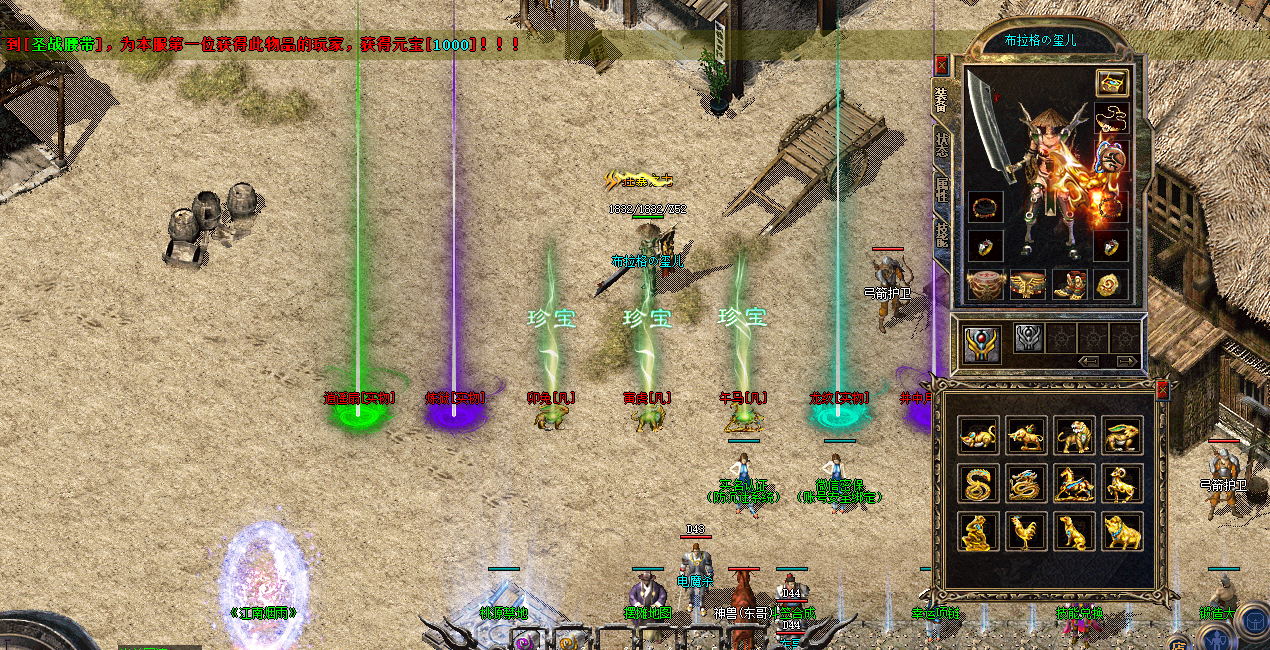Pick the golden tiger zodiac statue
Image resolution: width=1270 pixels, height=650 pixels.
pyautogui.click(x=1074, y=435)
